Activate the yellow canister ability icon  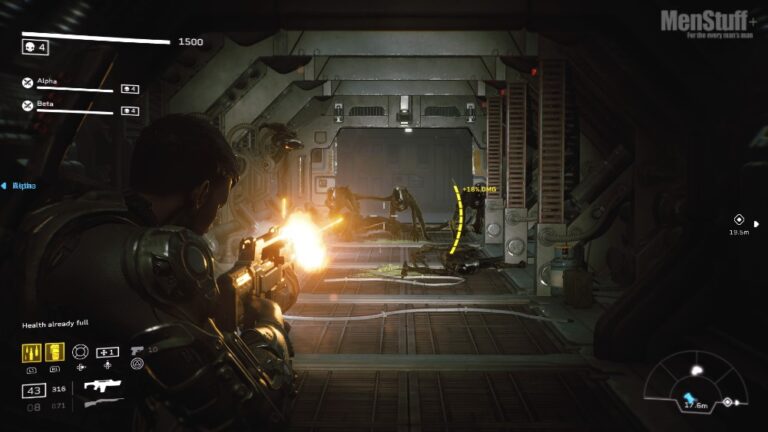point(55,352)
